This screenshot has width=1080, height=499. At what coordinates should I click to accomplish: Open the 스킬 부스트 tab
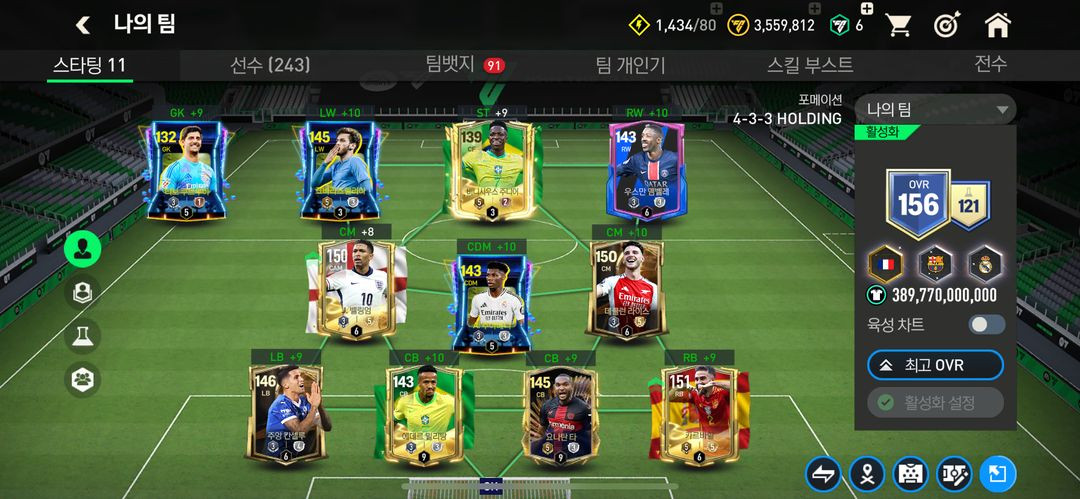click(x=810, y=65)
